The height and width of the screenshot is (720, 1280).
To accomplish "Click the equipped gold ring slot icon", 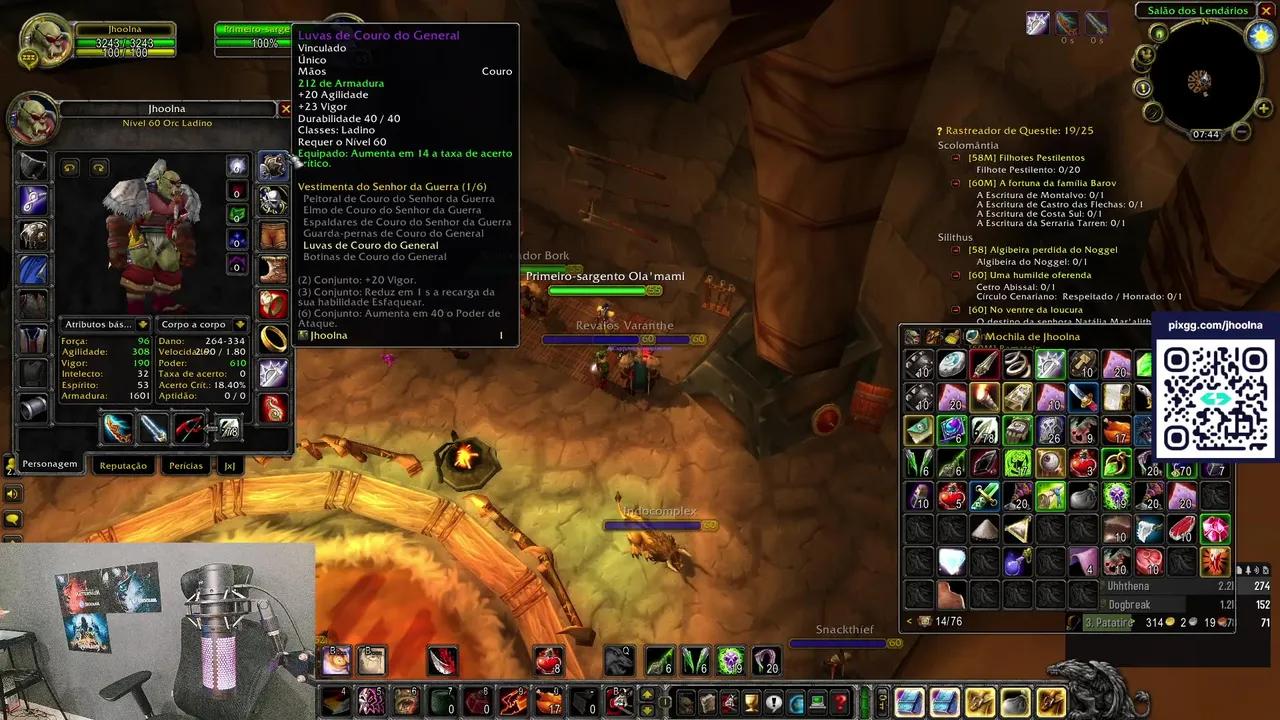I will point(272,340).
